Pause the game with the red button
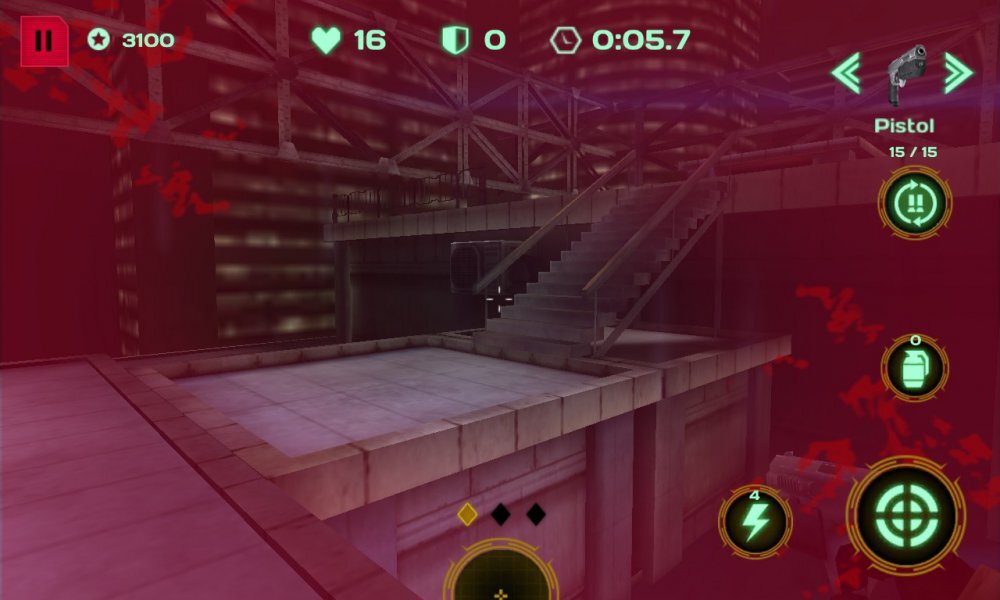This screenshot has width=1000, height=600. [44, 42]
